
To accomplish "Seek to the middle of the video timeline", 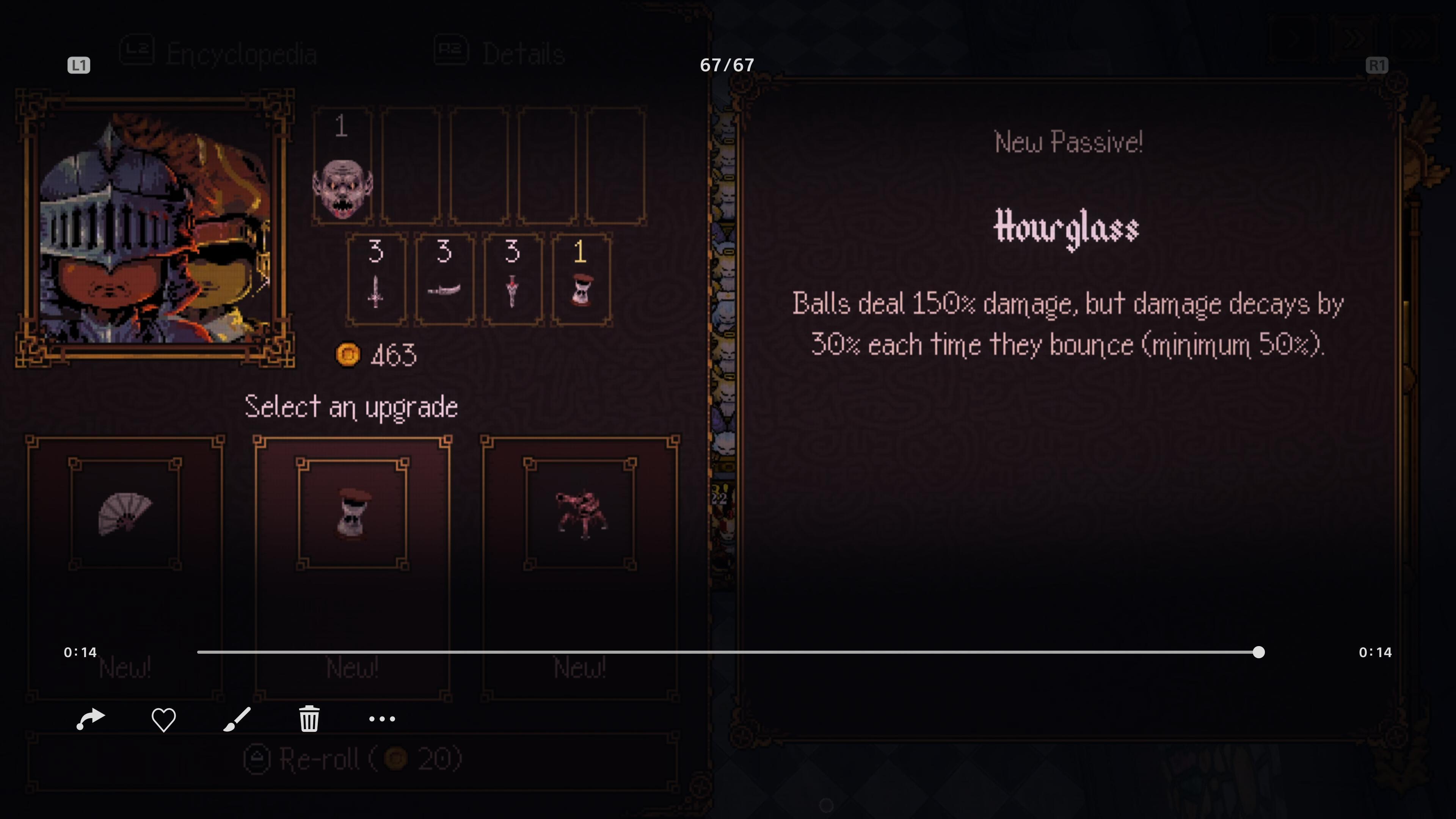I will 728,652.
